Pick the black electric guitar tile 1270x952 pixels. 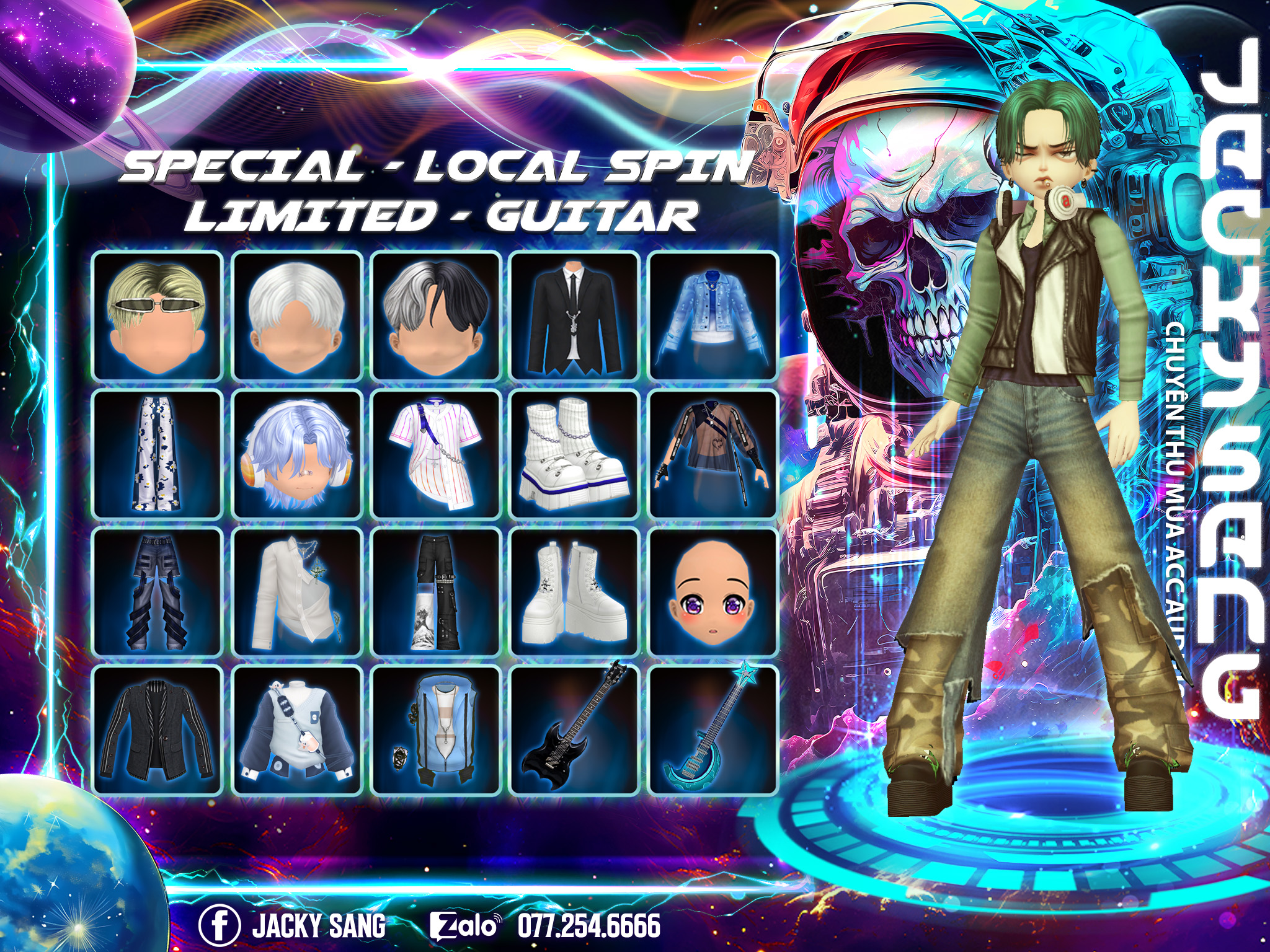click(574, 730)
